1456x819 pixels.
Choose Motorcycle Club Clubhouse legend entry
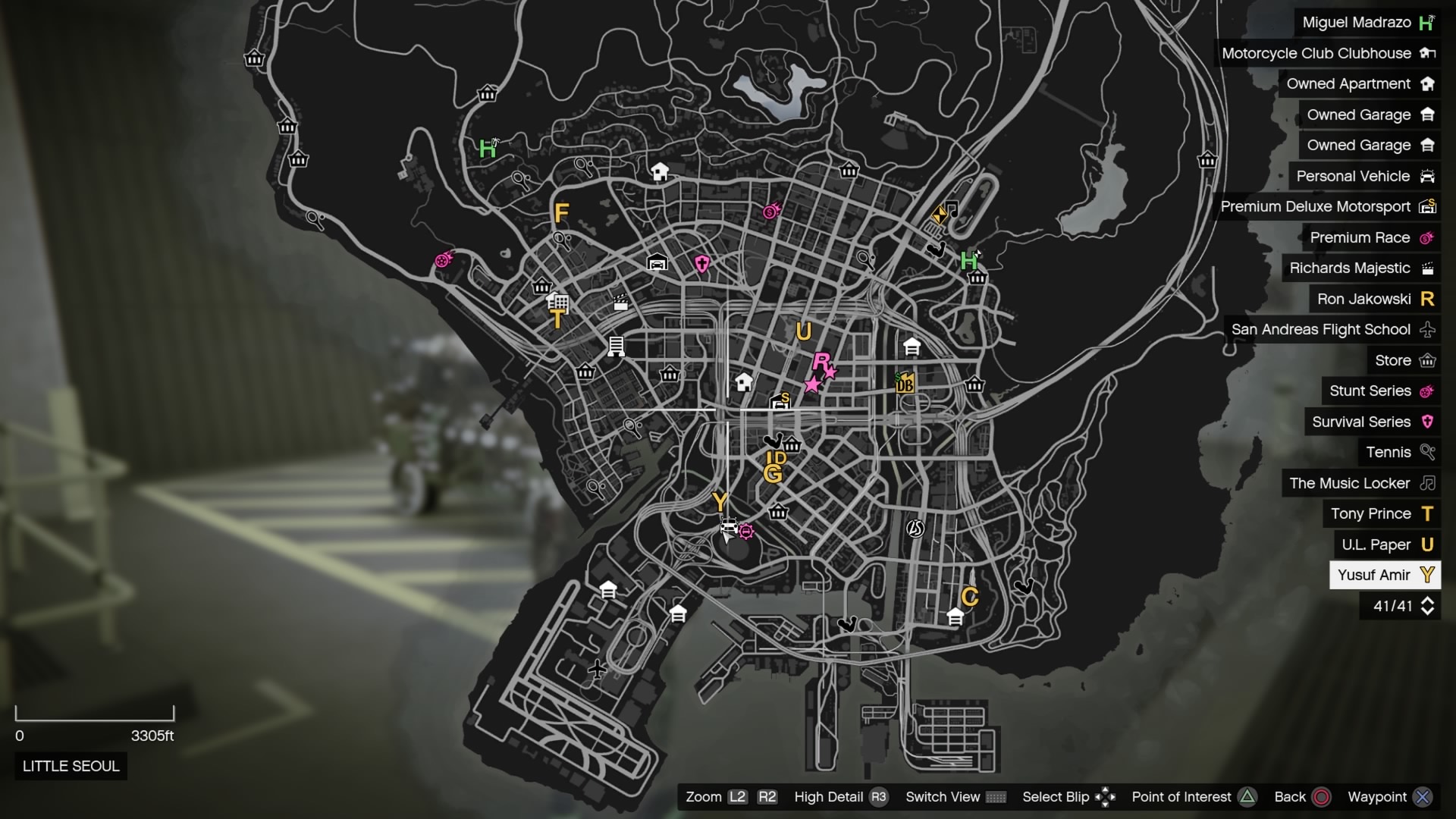click(1327, 53)
